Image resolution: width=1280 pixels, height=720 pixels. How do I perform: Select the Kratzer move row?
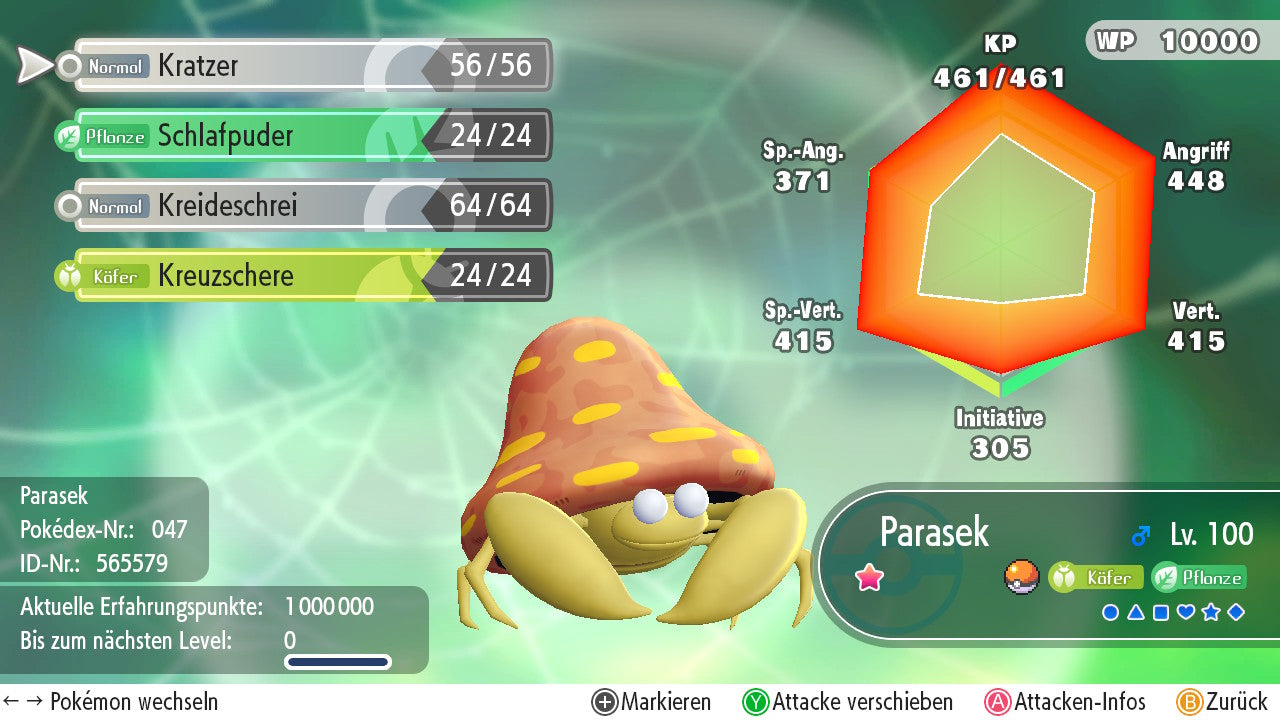point(310,66)
